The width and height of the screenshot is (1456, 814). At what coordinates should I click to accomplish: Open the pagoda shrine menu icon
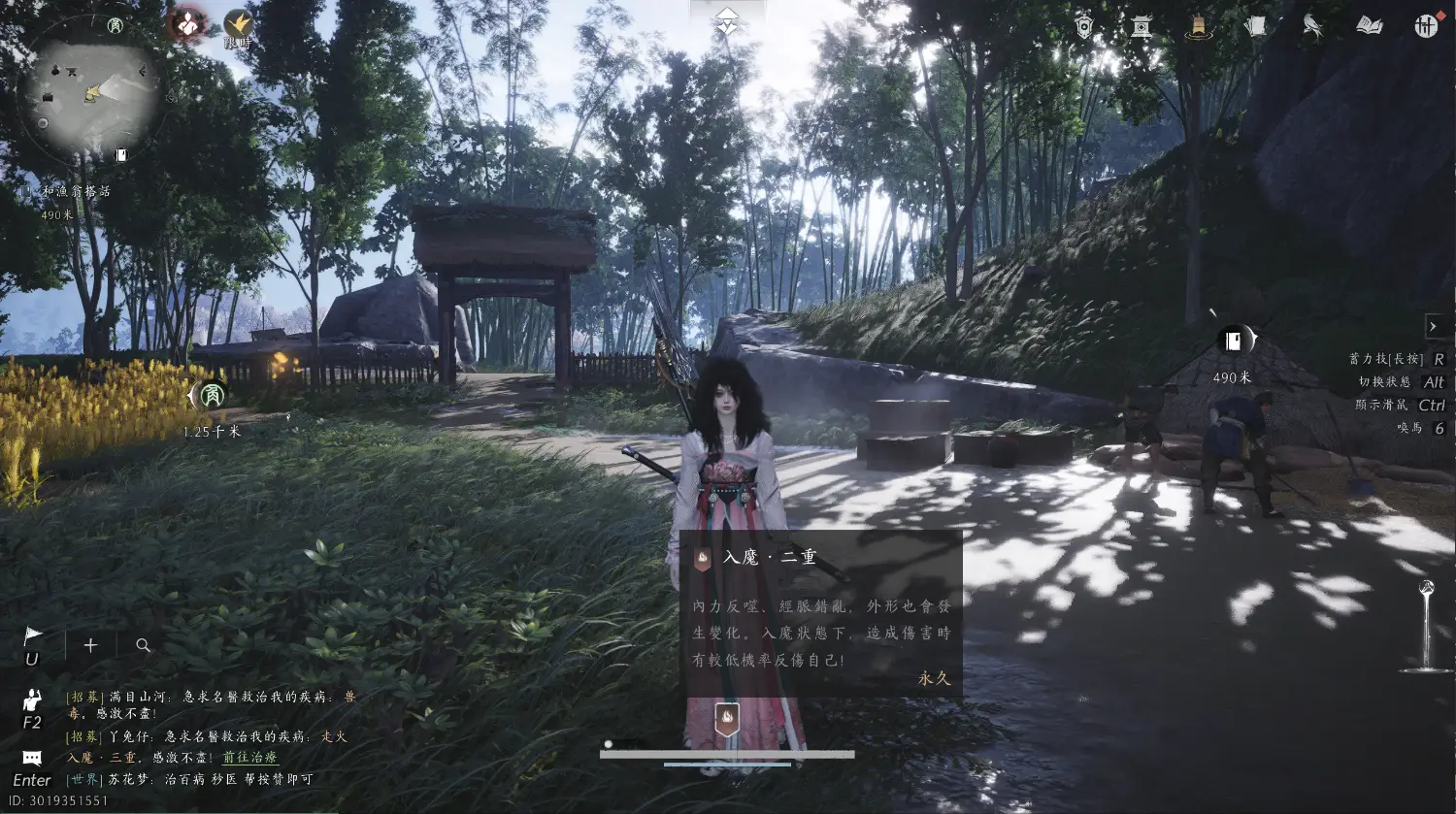pyautogui.click(x=1142, y=26)
